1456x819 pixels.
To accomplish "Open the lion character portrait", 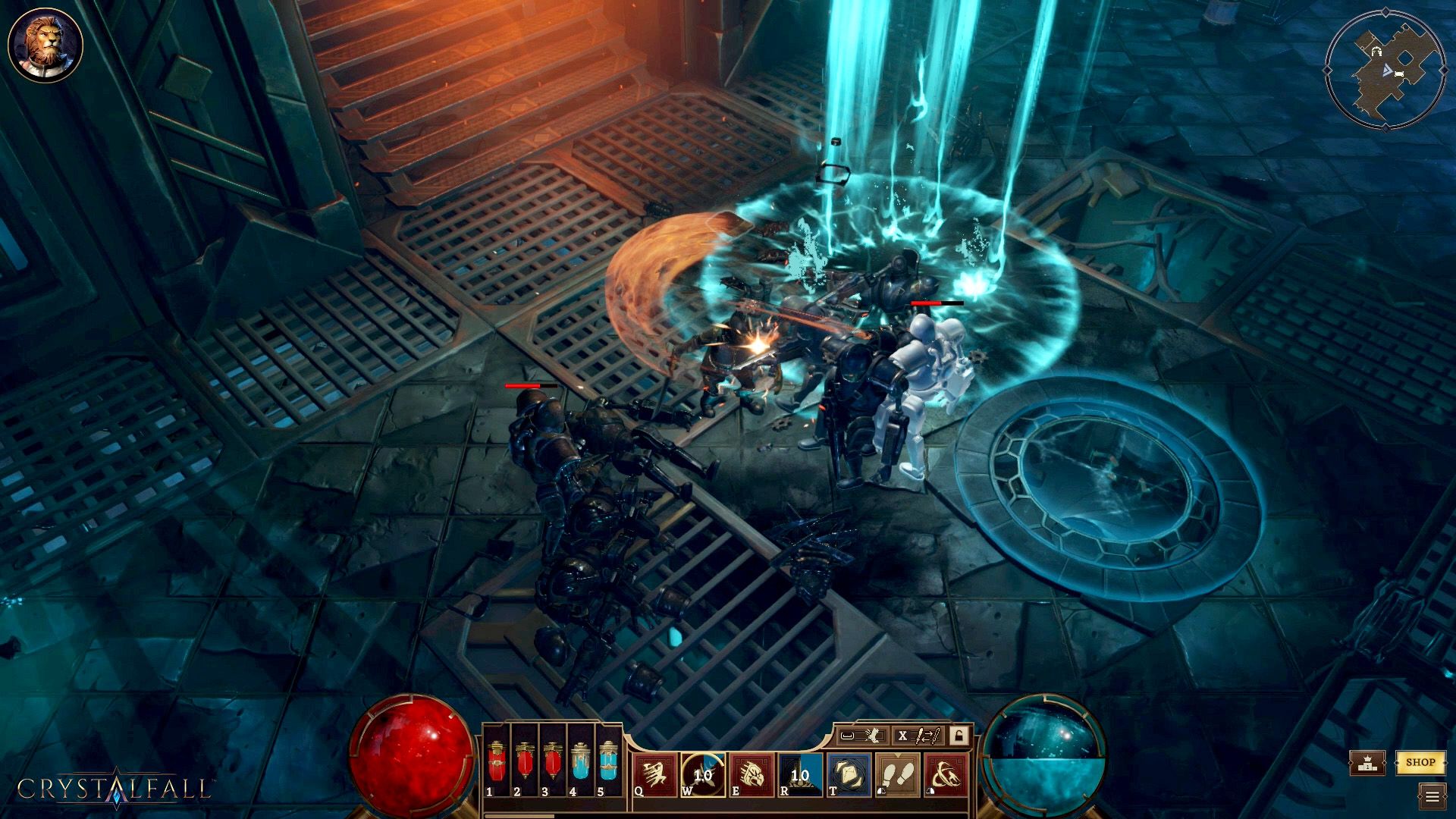I will pos(45,45).
